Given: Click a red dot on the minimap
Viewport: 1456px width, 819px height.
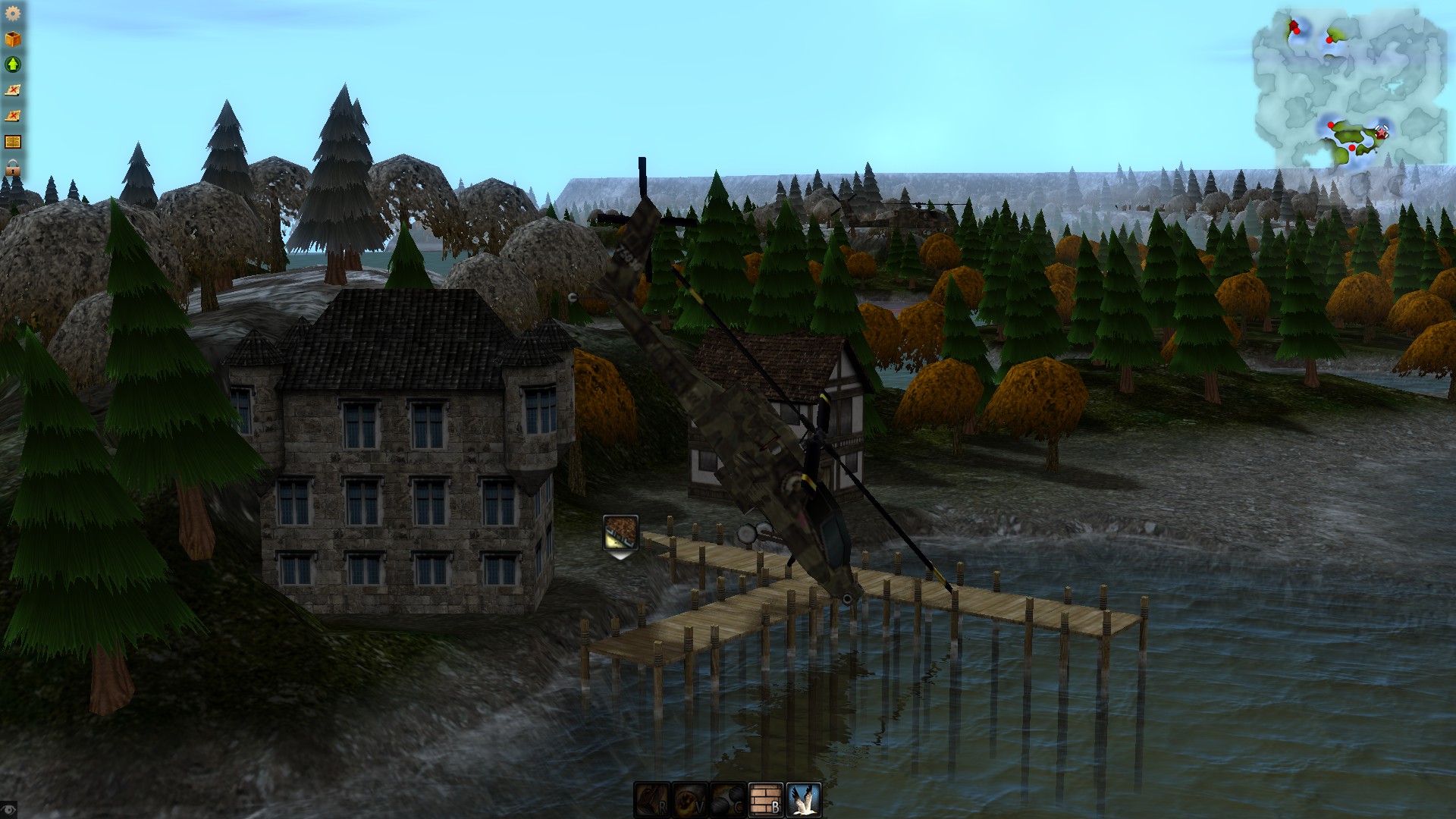Looking at the screenshot, I should (1297, 31).
